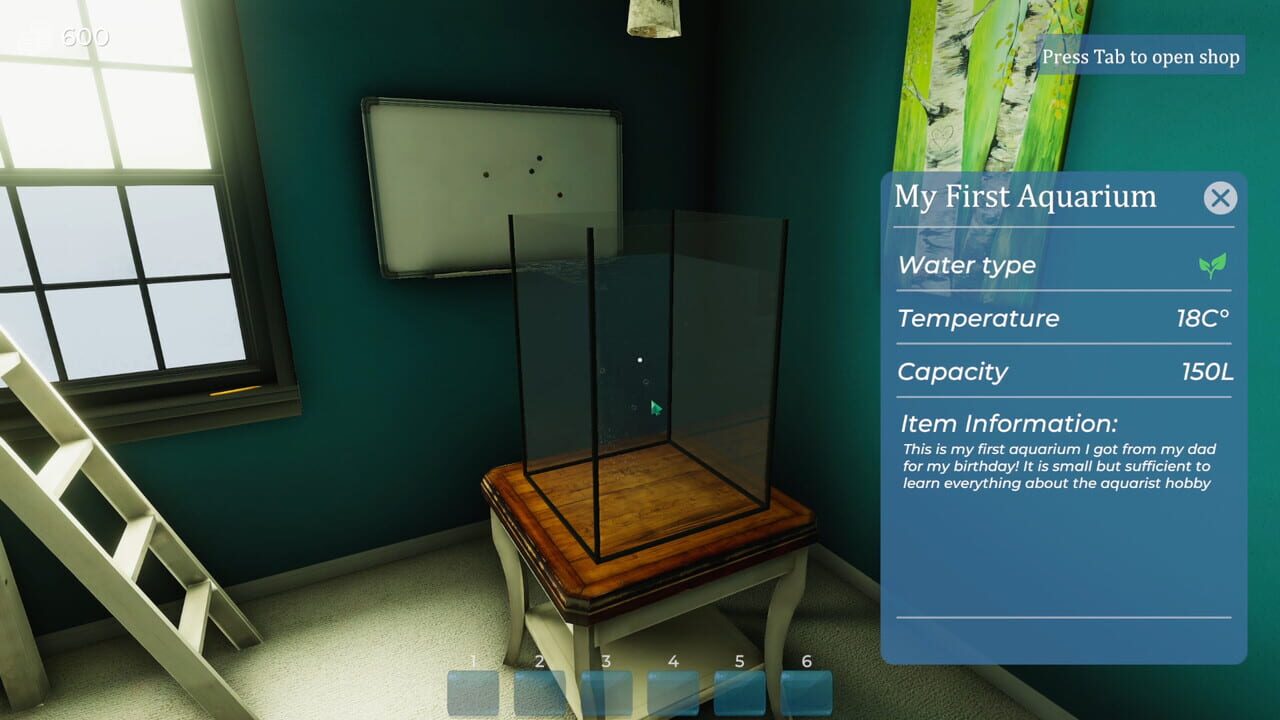This screenshot has height=720, width=1280.
Task: Select hotbar slot 4
Action: [672, 690]
